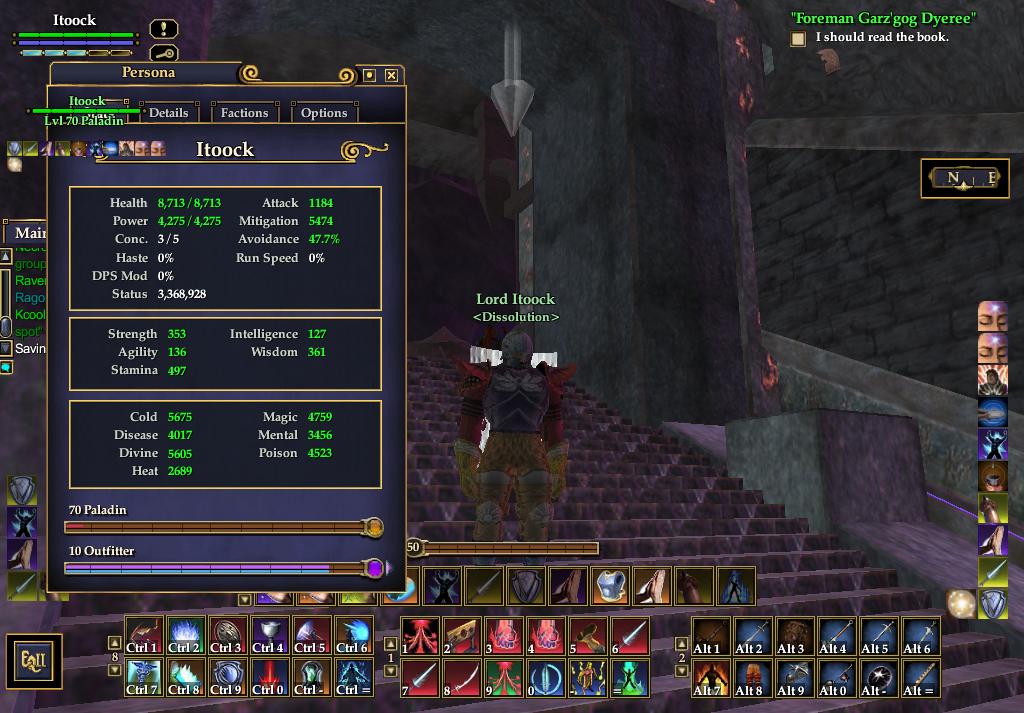
Task: Select the Alt 0 hotbar slot
Action: pos(834,678)
